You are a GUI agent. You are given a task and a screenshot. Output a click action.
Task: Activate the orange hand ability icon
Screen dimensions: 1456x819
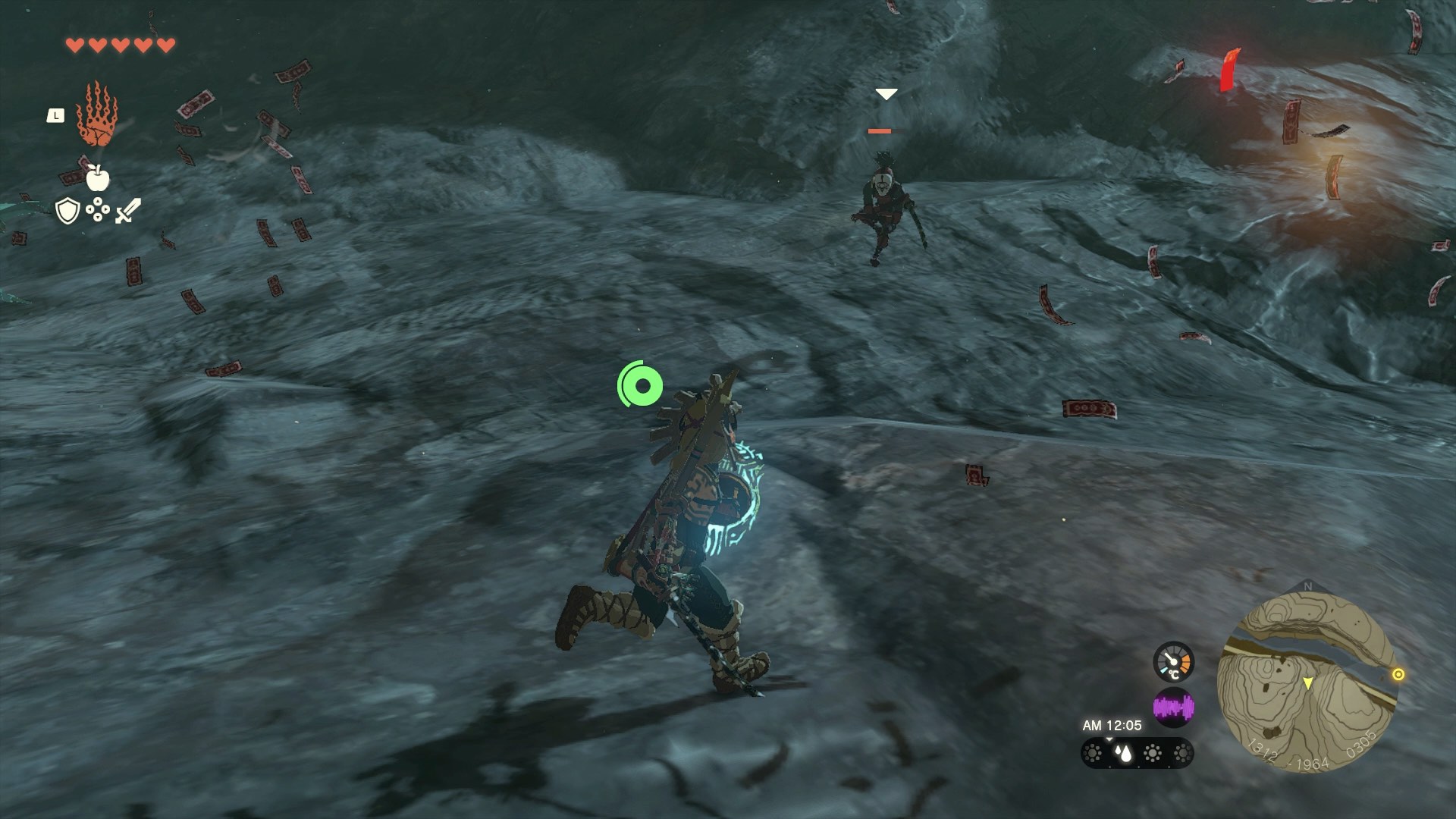97,115
